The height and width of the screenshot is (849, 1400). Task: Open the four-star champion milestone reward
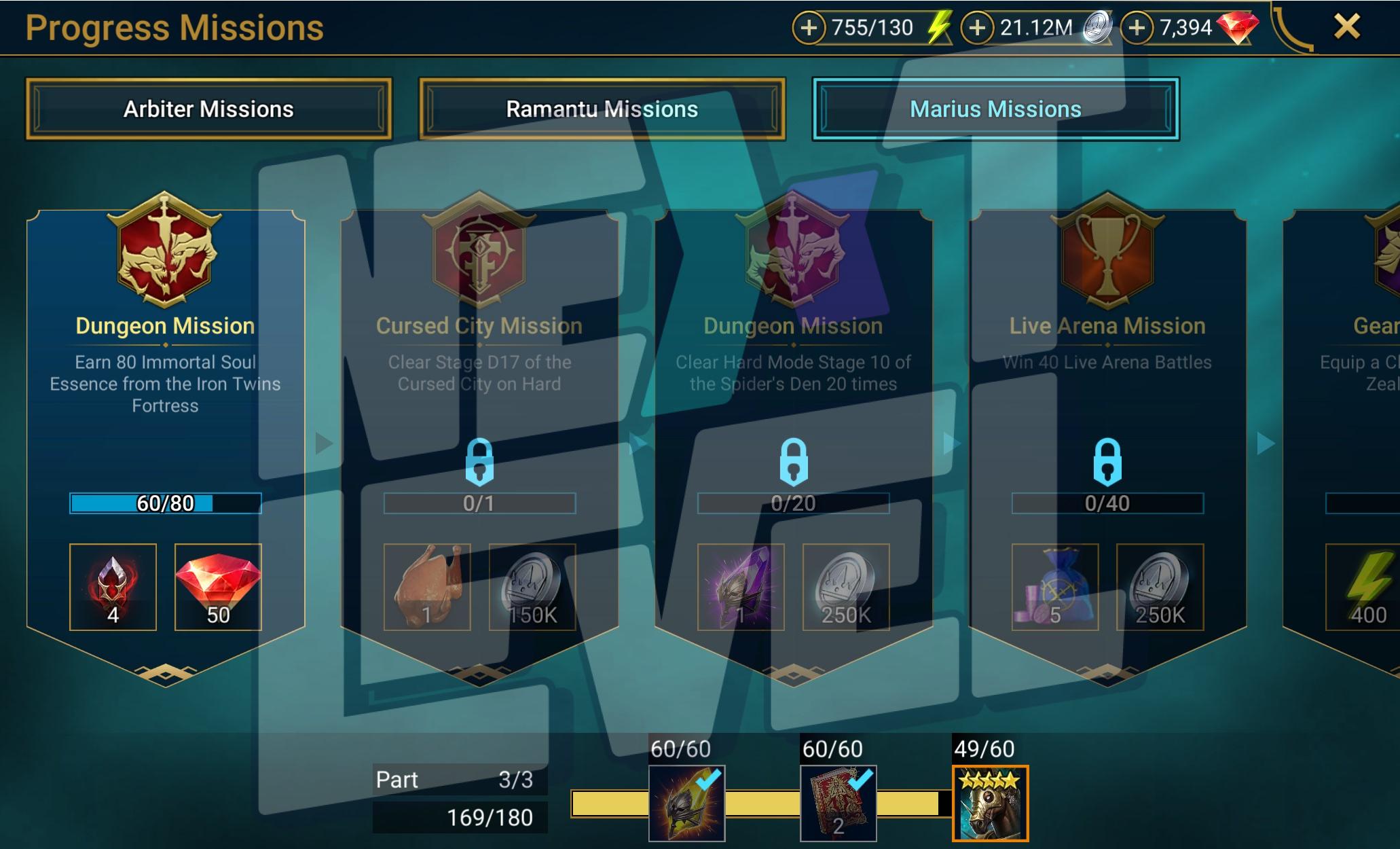coord(990,803)
